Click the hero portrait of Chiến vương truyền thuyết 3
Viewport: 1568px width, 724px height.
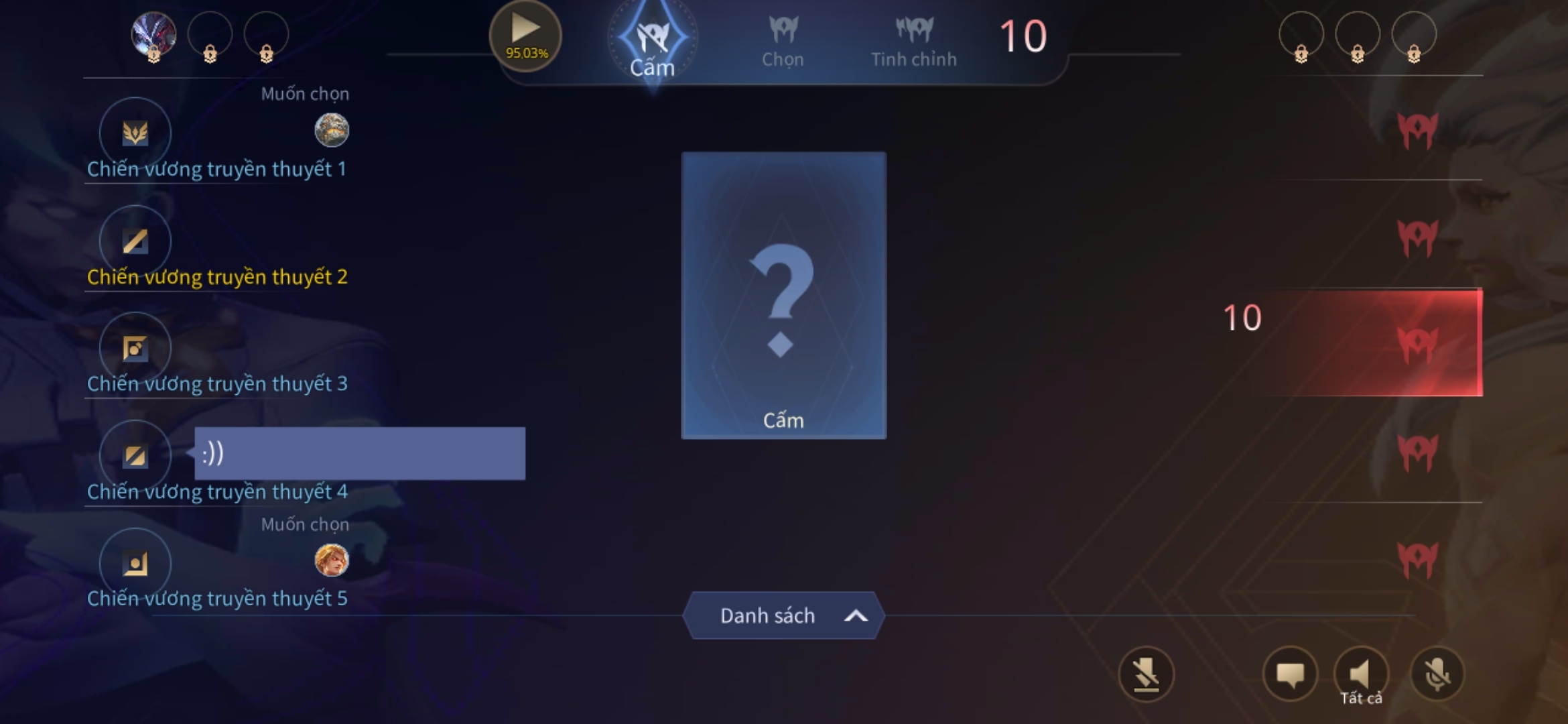click(134, 348)
